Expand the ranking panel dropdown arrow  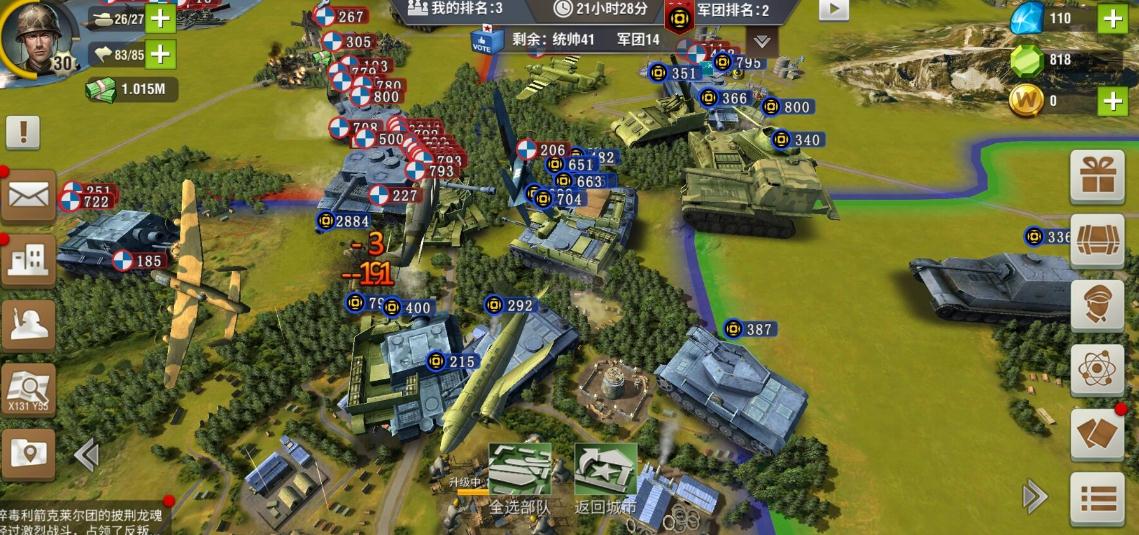762,41
